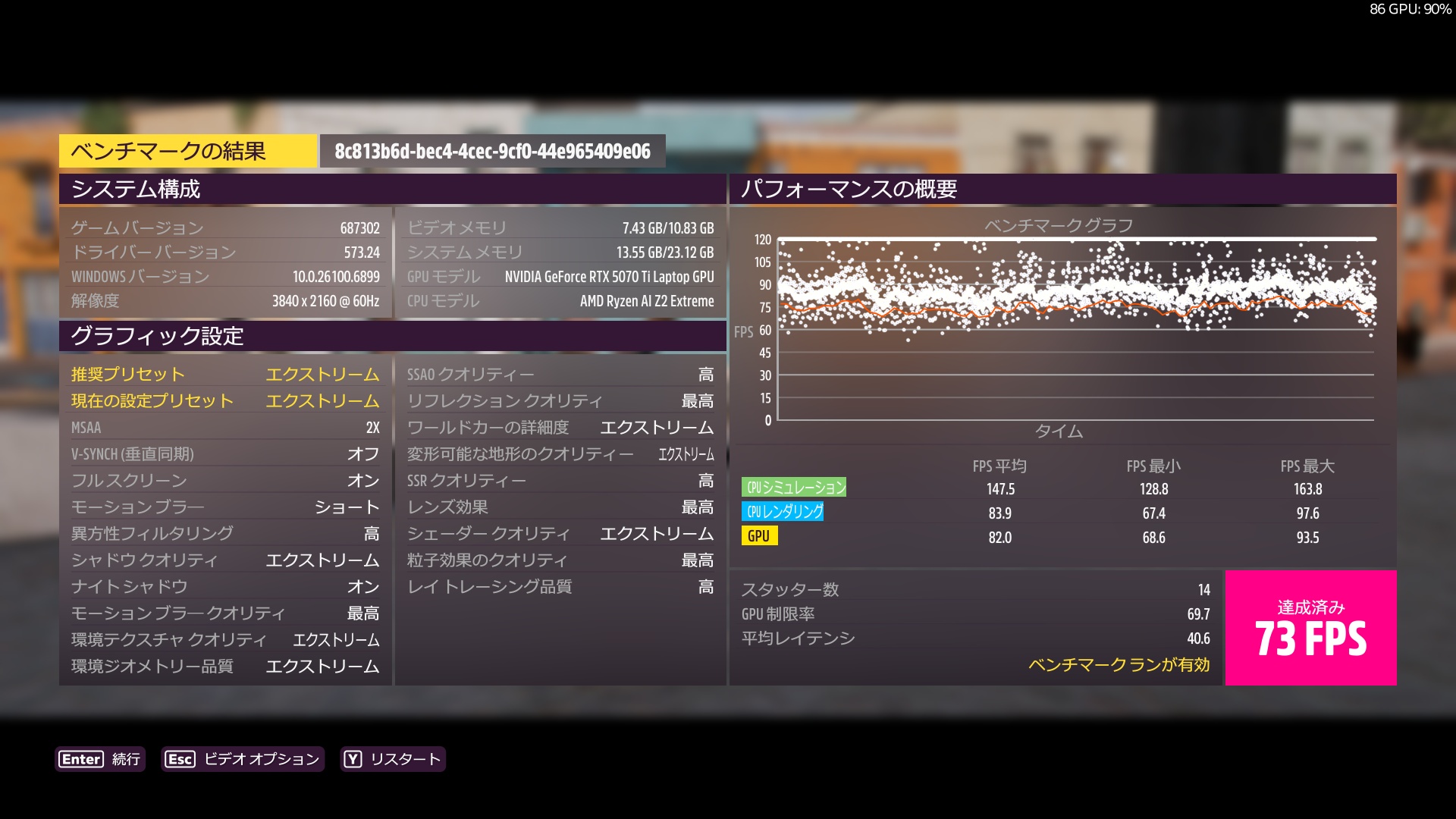The width and height of the screenshot is (1456, 819).
Task: Toggle V-SYNCH from オフ
Action: pos(224,453)
